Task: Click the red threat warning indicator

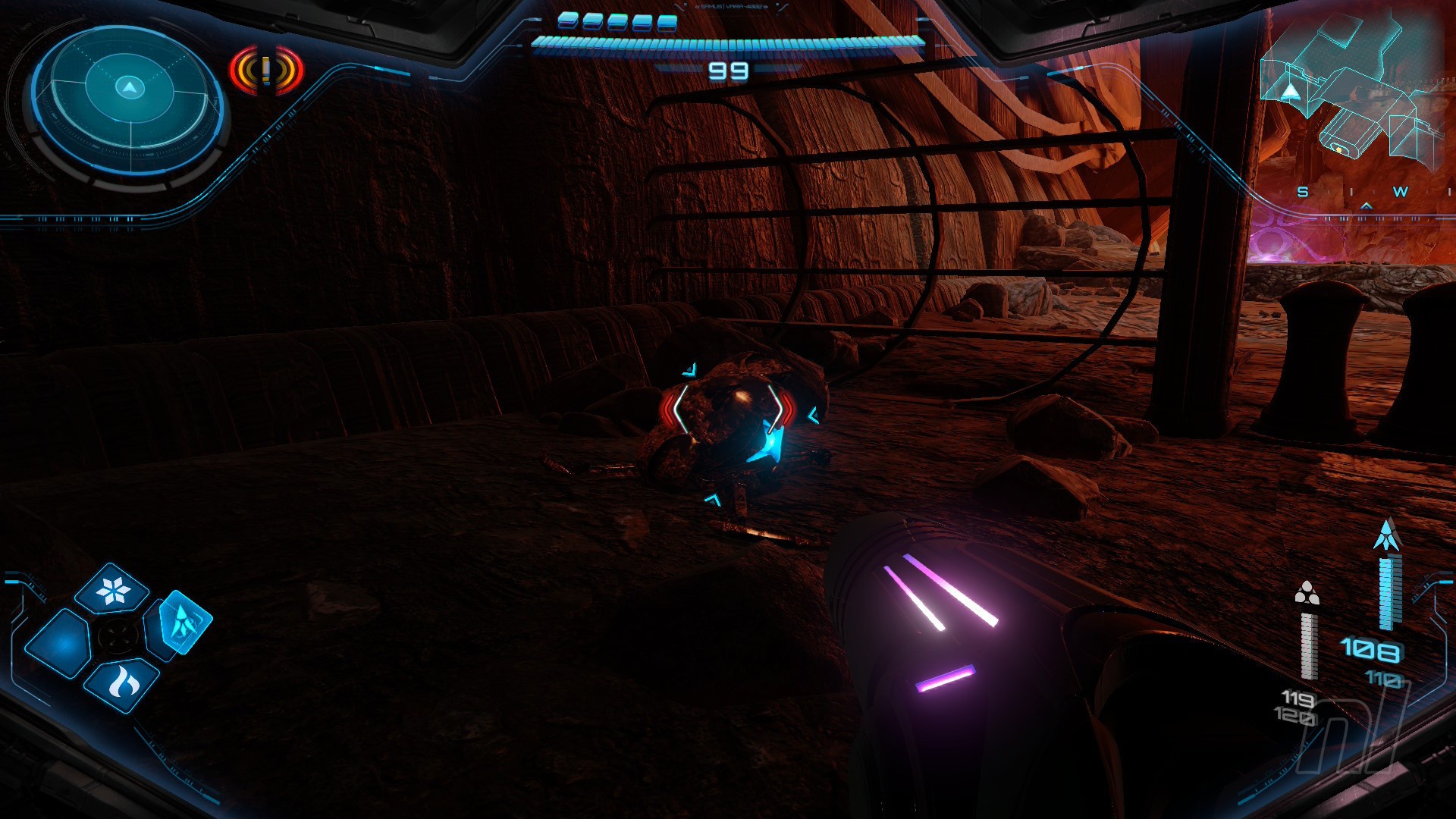Action: point(266,71)
